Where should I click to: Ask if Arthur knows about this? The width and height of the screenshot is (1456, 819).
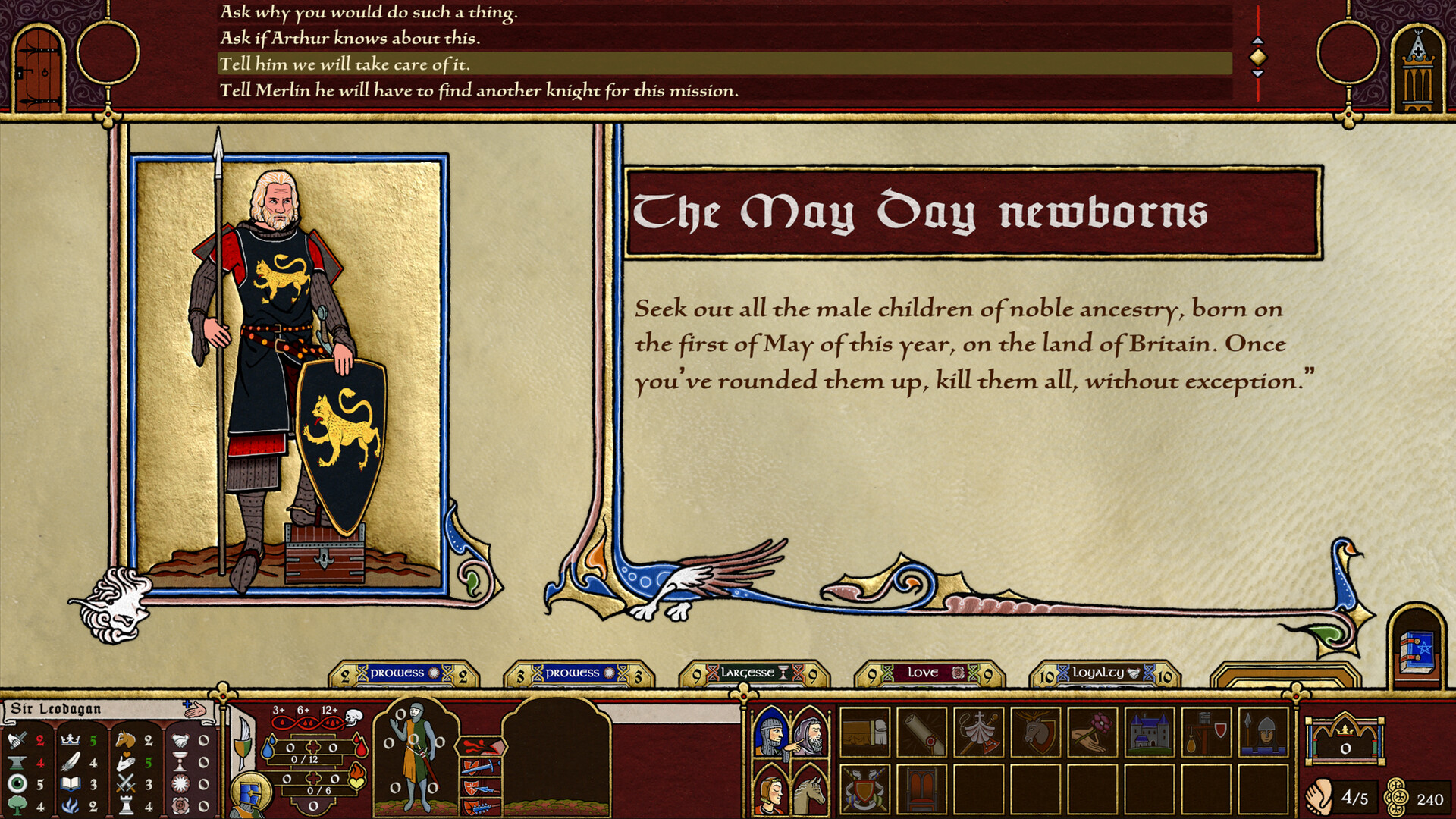pyautogui.click(x=350, y=39)
